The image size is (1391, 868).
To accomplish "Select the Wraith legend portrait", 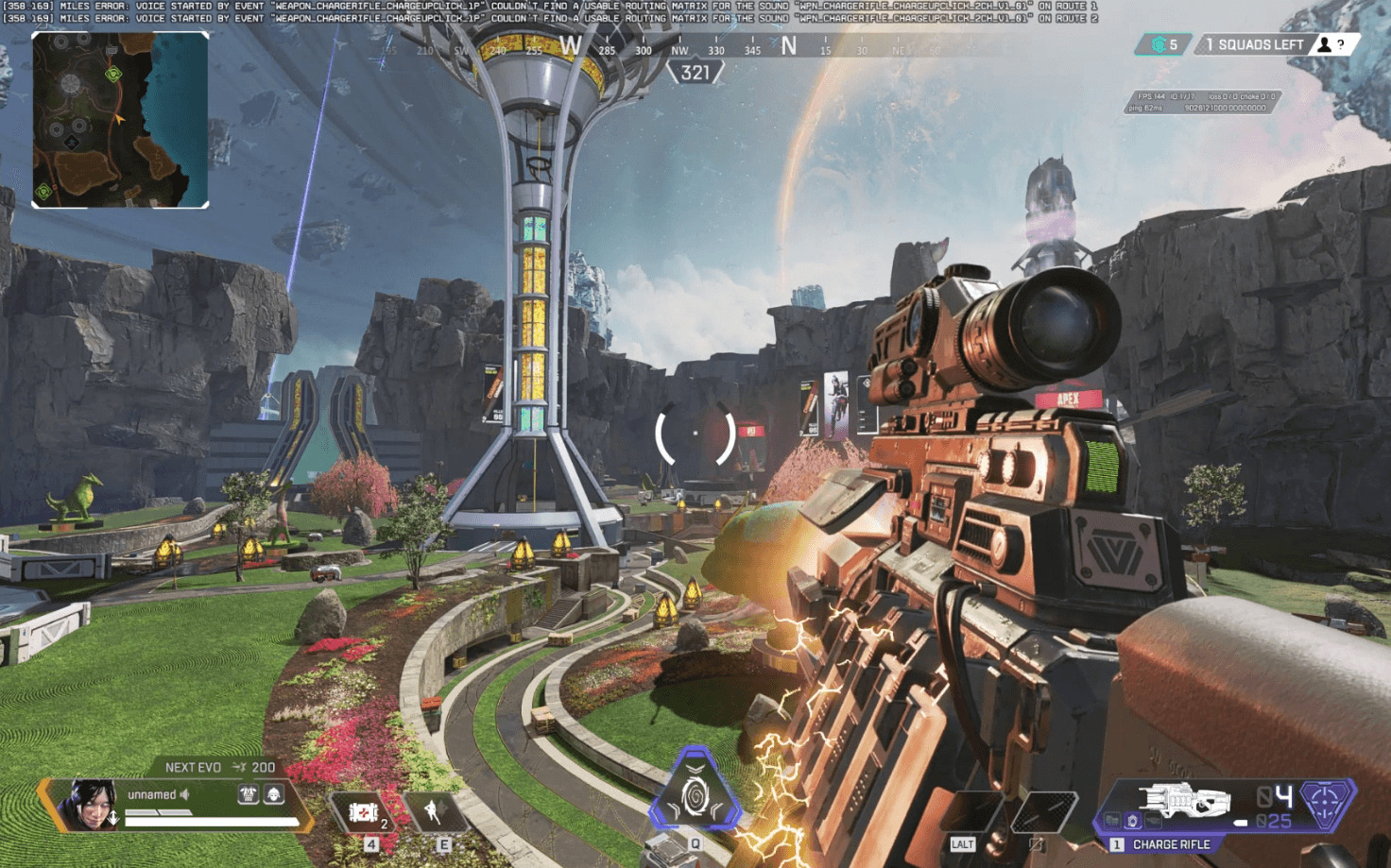I will tap(88, 806).
